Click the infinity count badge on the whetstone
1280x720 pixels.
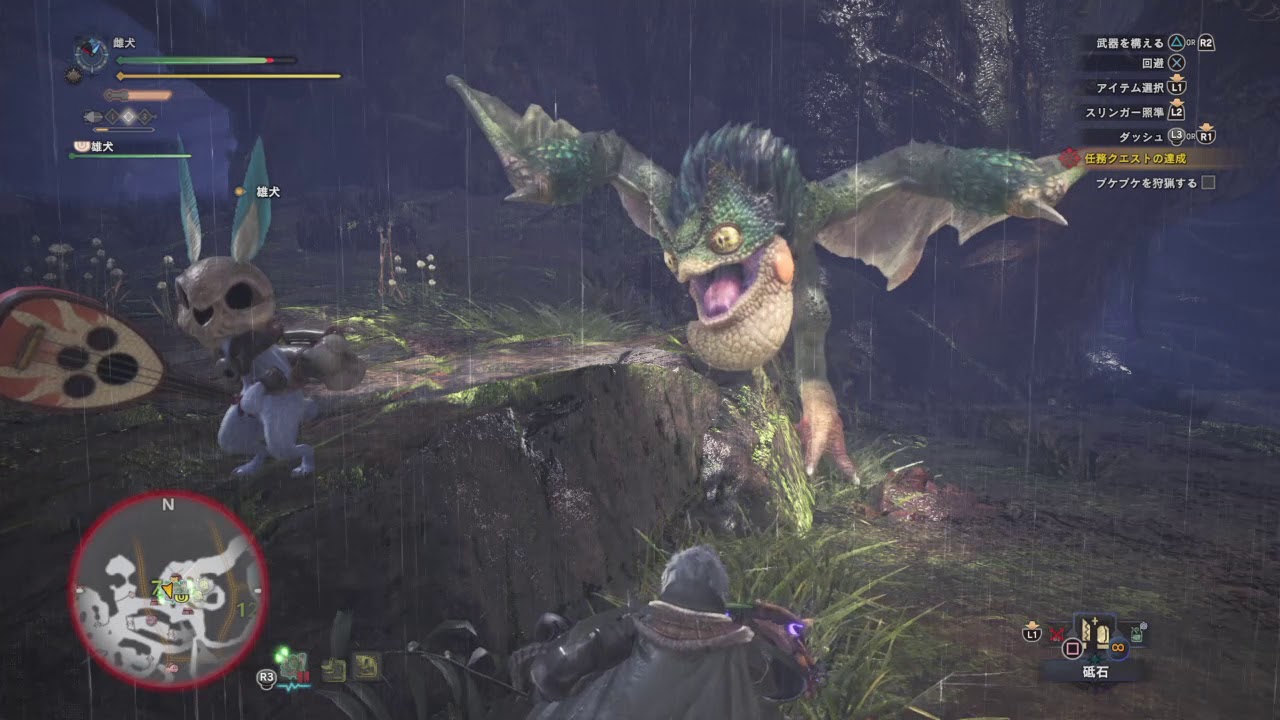point(1118,647)
